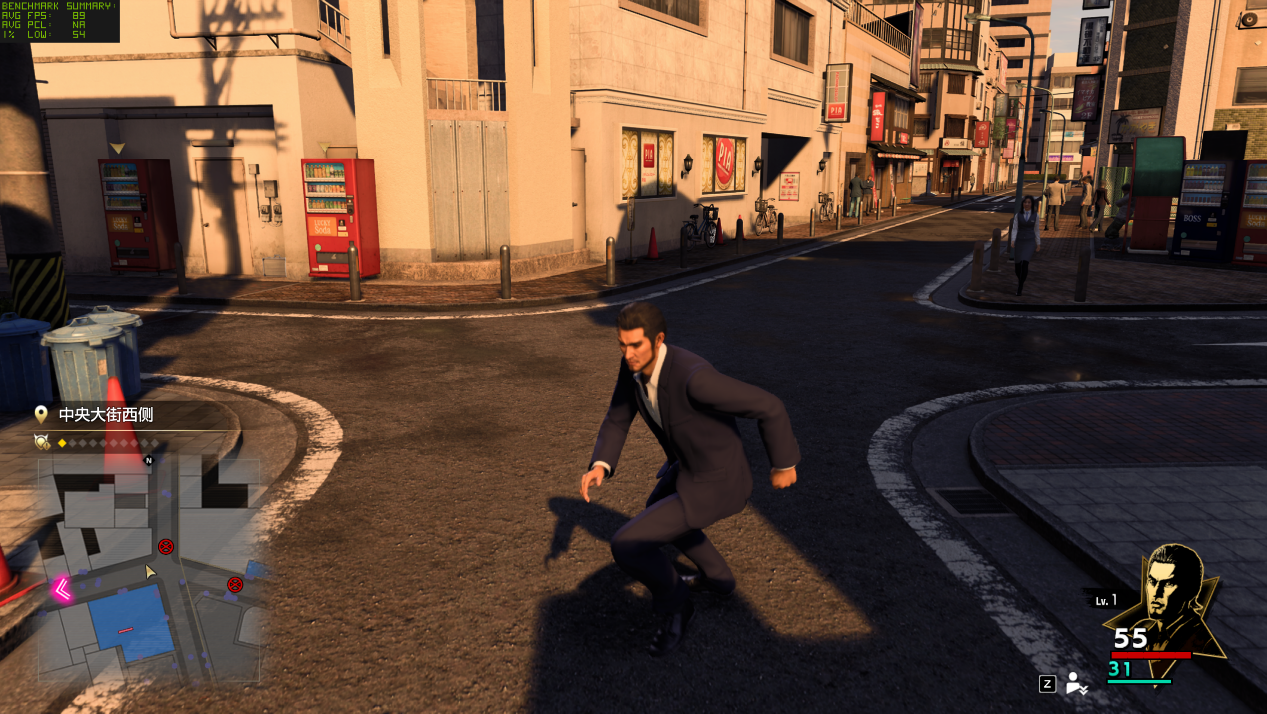This screenshot has width=1267, height=714.
Task: Toggle the running figure icon beside Z
Action: [x=1076, y=684]
